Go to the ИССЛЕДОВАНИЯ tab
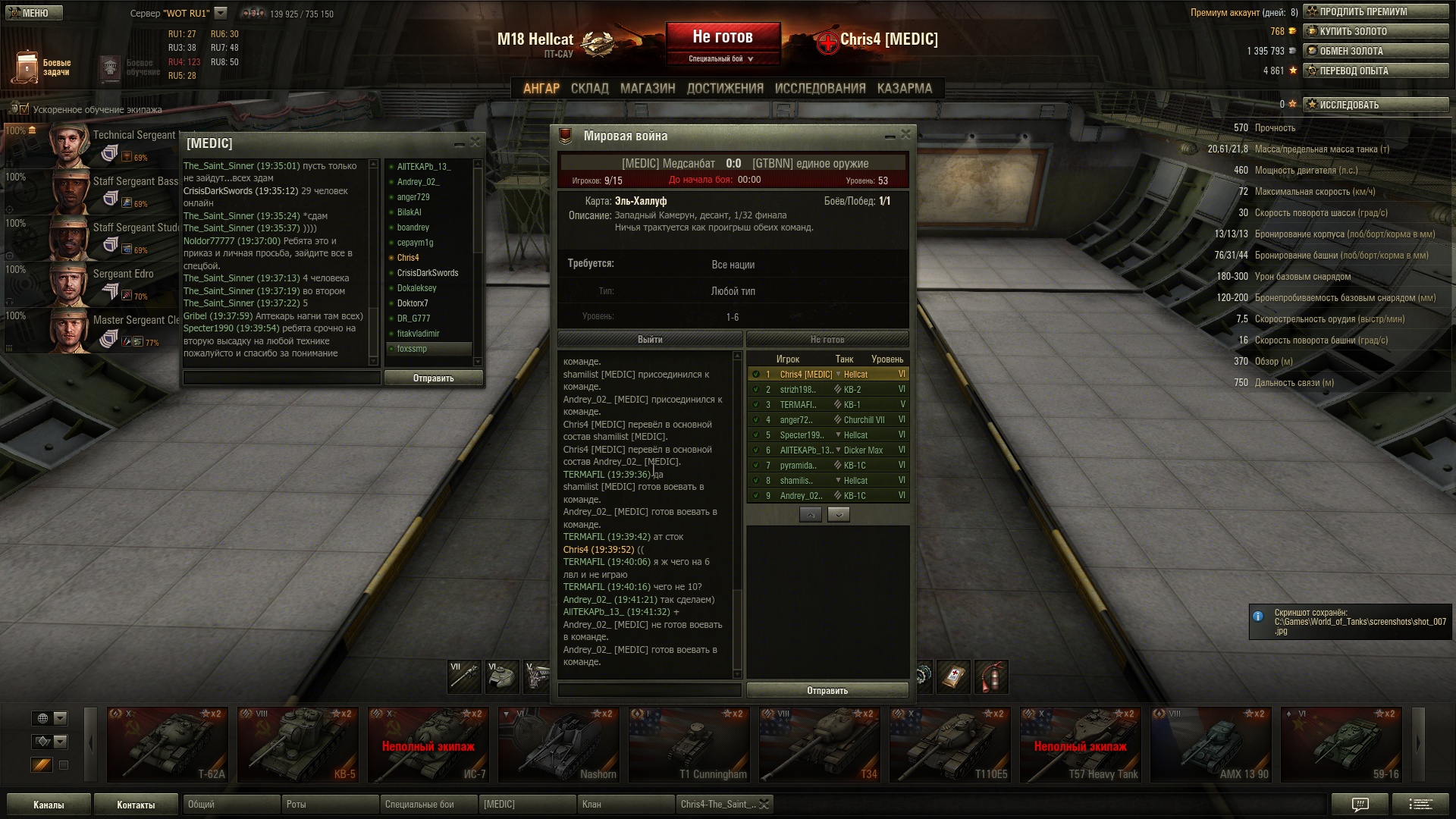Image resolution: width=1456 pixels, height=819 pixels. [x=820, y=89]
